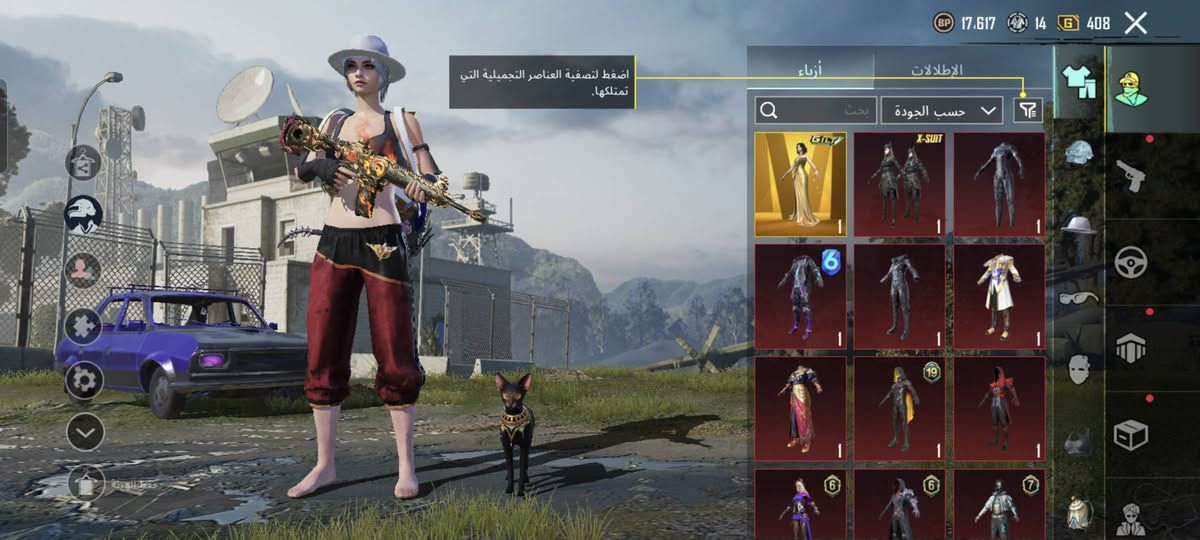The height and width of the screenshot is (540, 1200).
Task: Show the glasses subcategory
Action: pos(1078,298)
